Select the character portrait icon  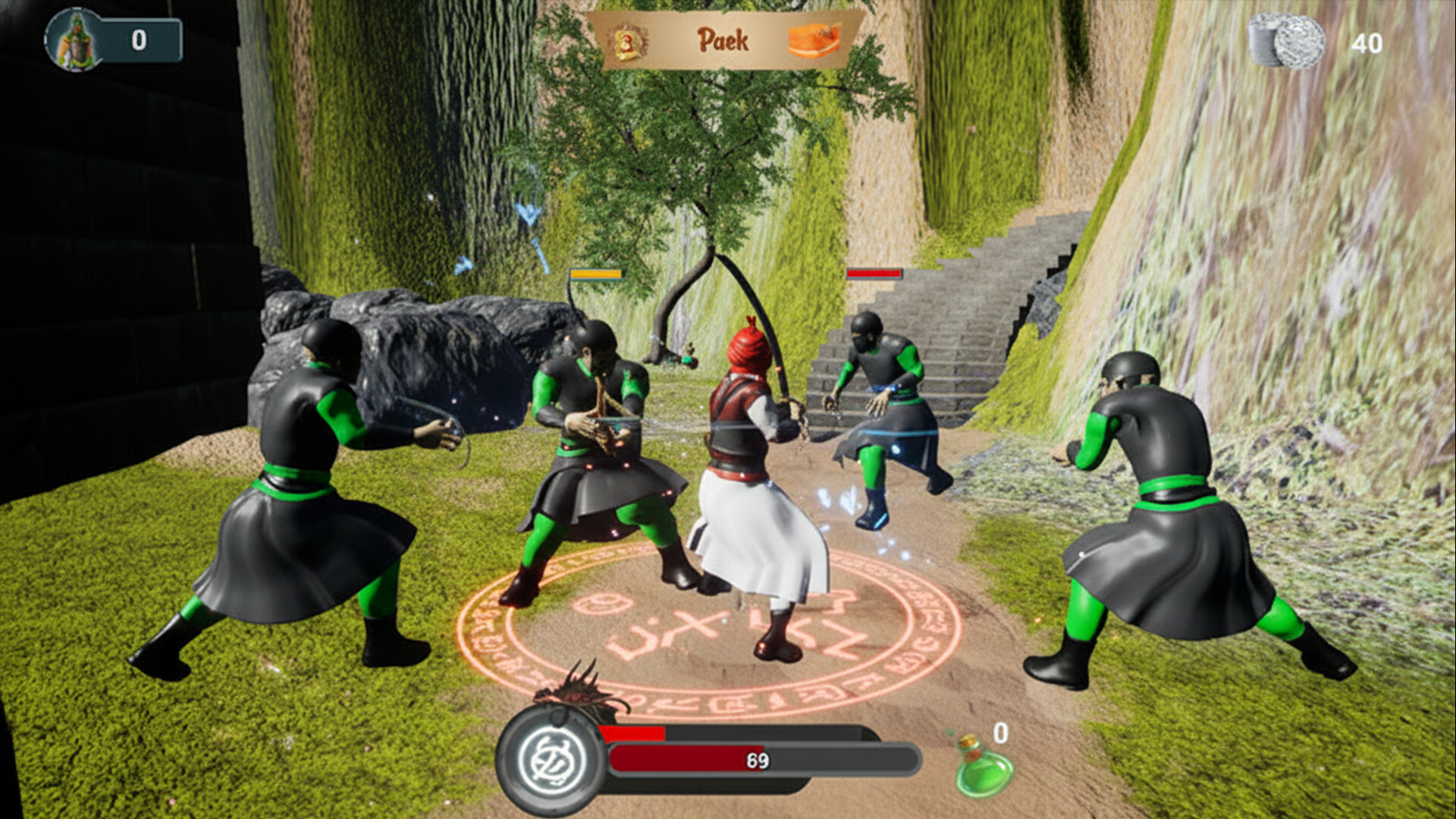click(x=74, y=39)
